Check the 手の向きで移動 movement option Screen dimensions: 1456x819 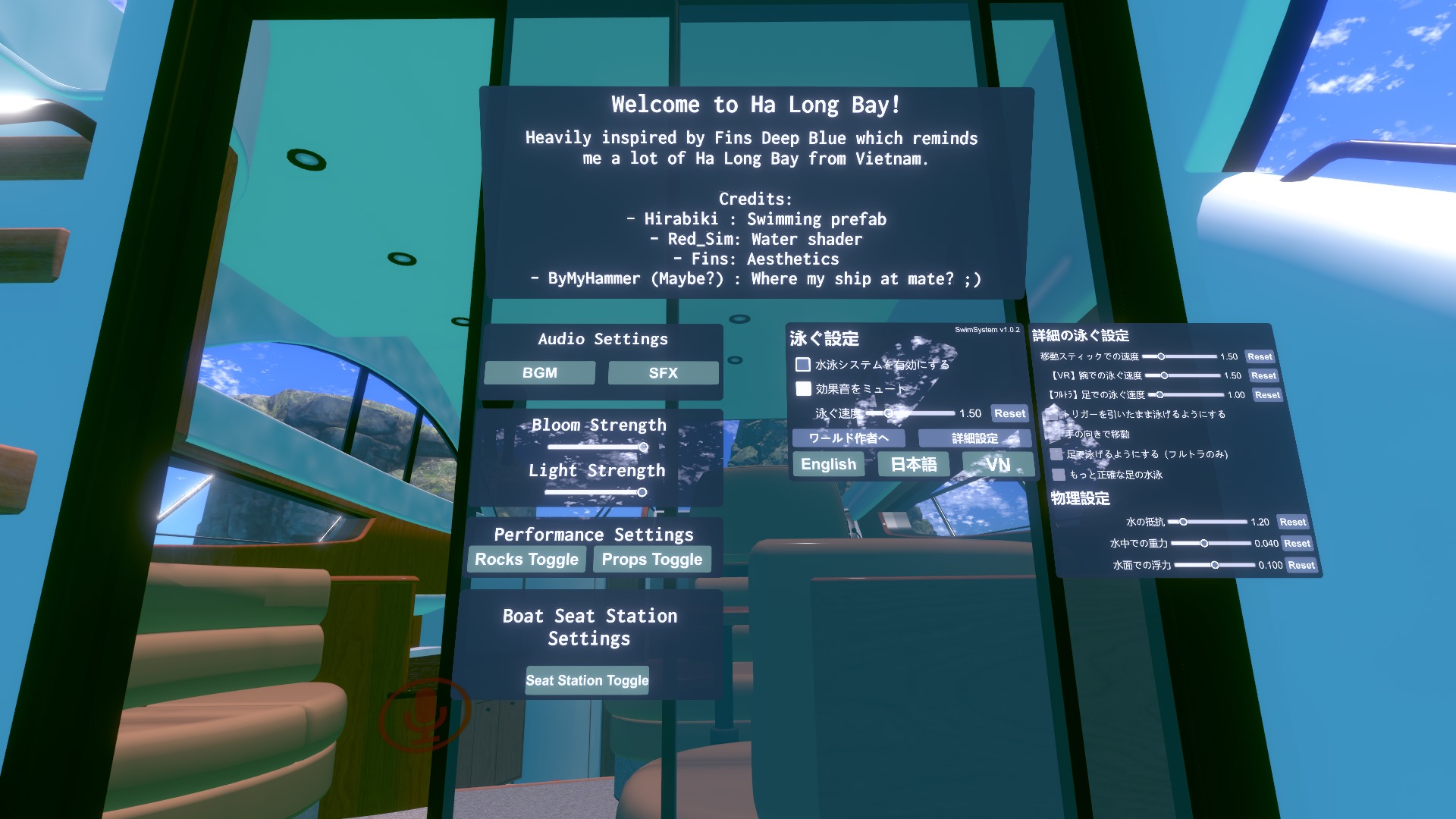pyautogui.click(x=1055, y=434)
